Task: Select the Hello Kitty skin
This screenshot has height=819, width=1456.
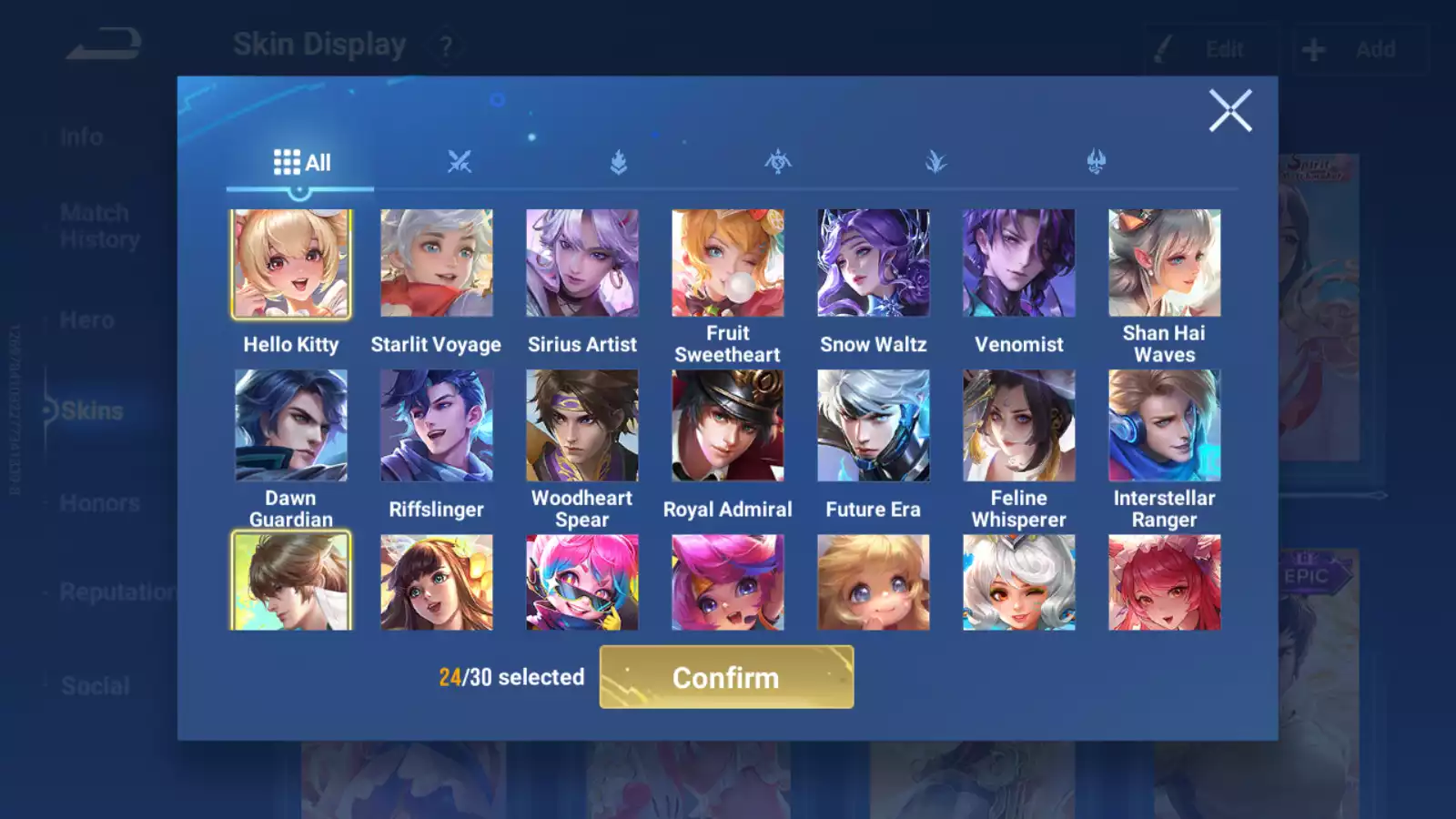Action: (x=291, y=264)
